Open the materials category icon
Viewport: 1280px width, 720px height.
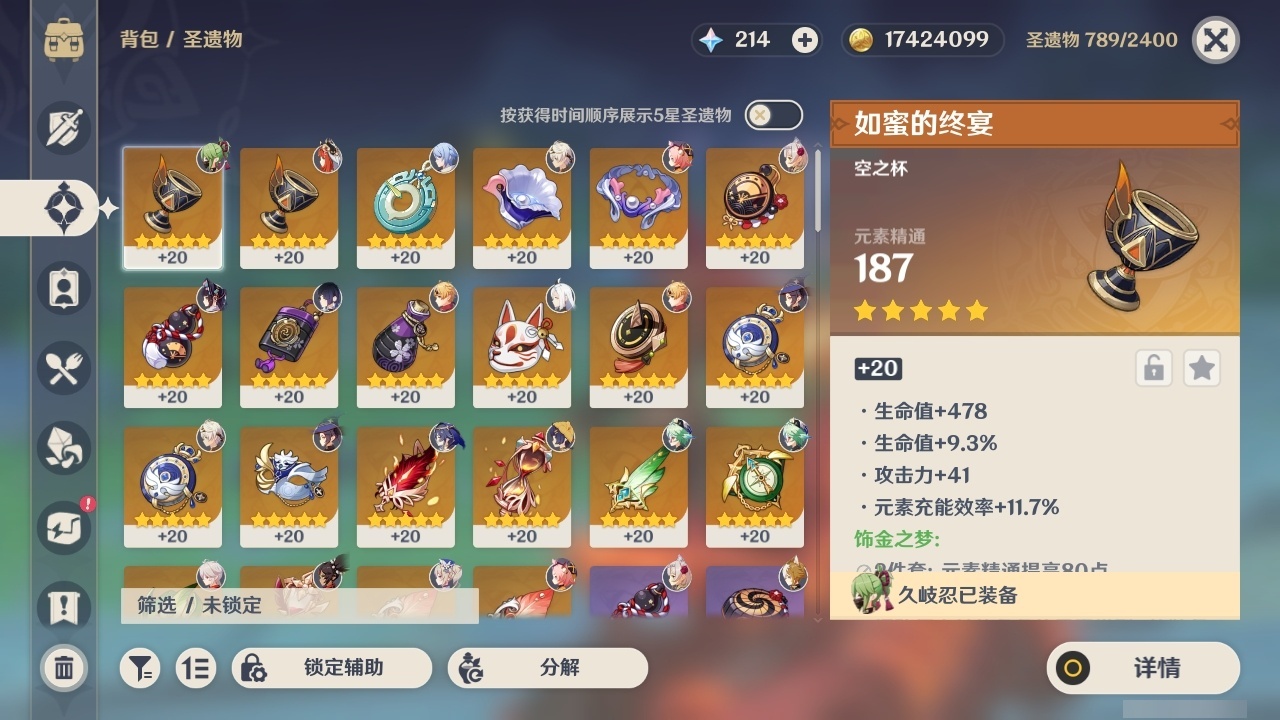63,448
